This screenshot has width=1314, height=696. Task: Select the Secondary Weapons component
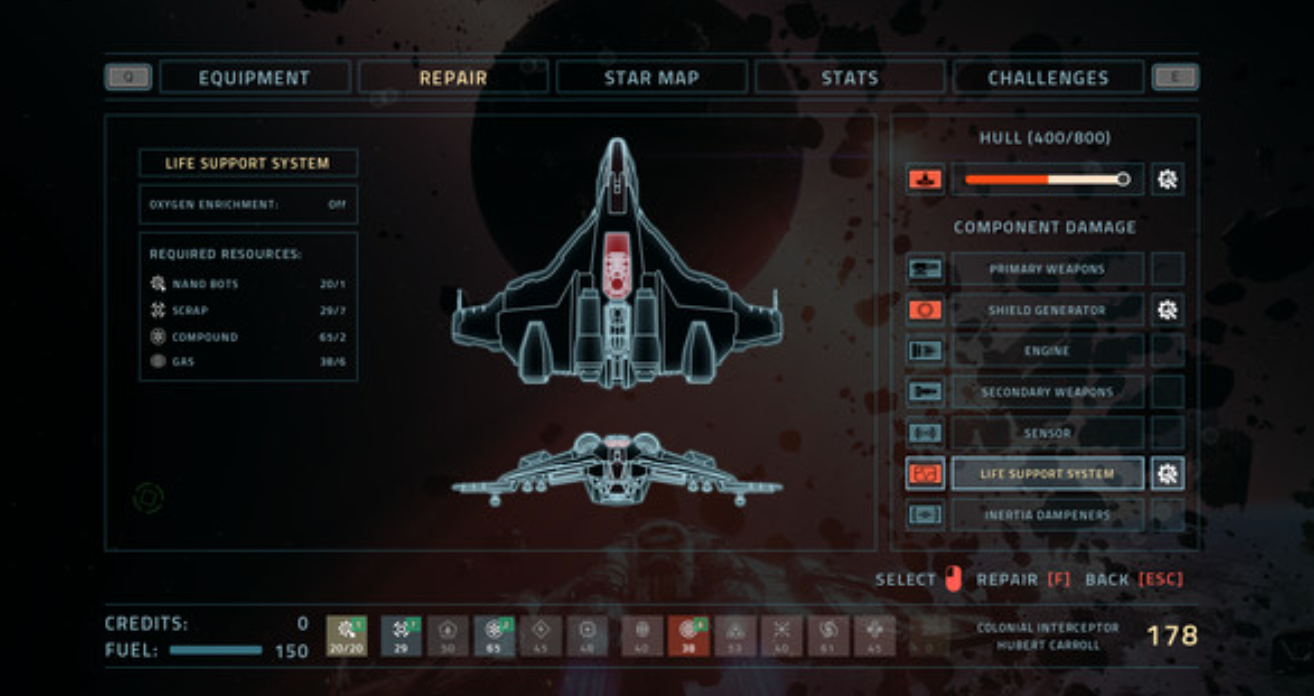[x=1047, y=392]
